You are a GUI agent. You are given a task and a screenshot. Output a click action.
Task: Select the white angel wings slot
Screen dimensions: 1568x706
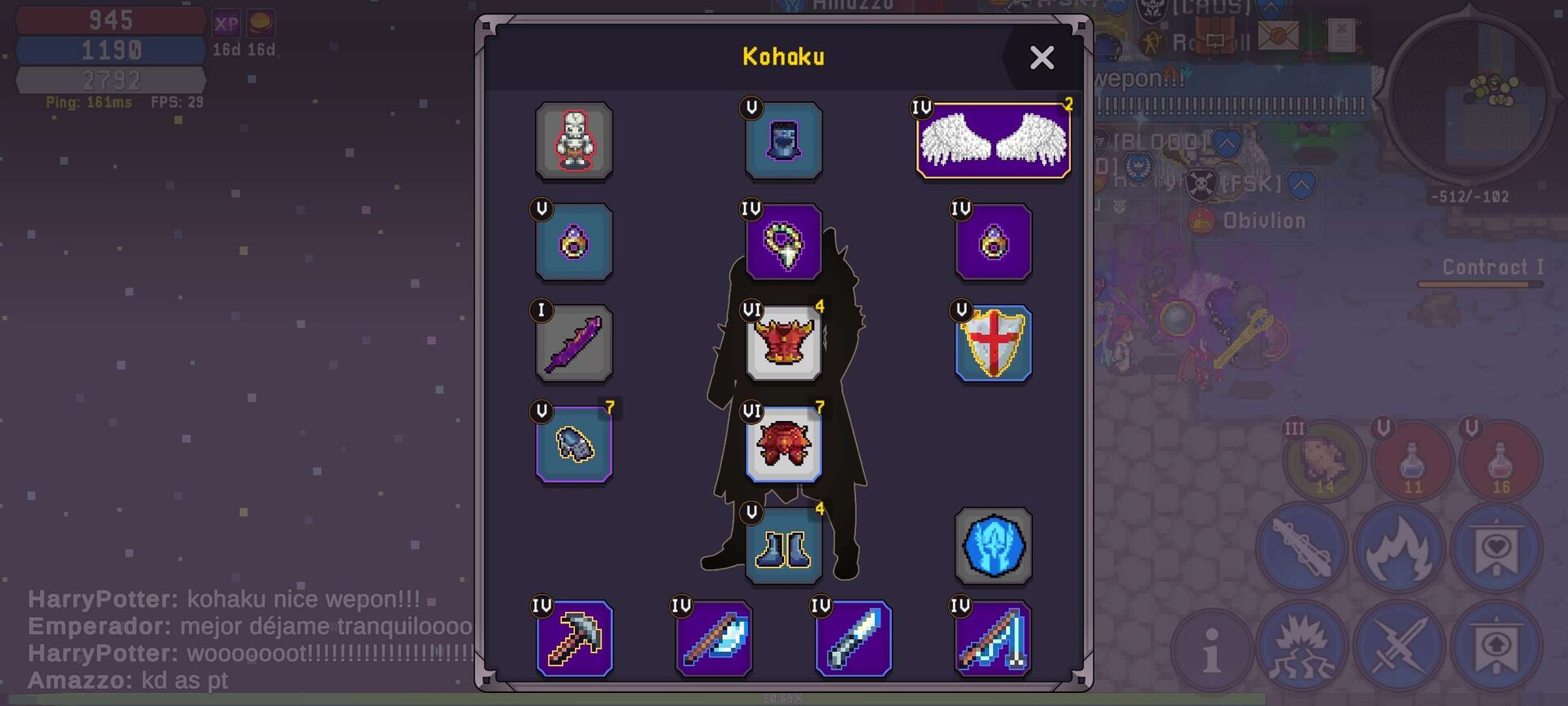coord(993,141)
